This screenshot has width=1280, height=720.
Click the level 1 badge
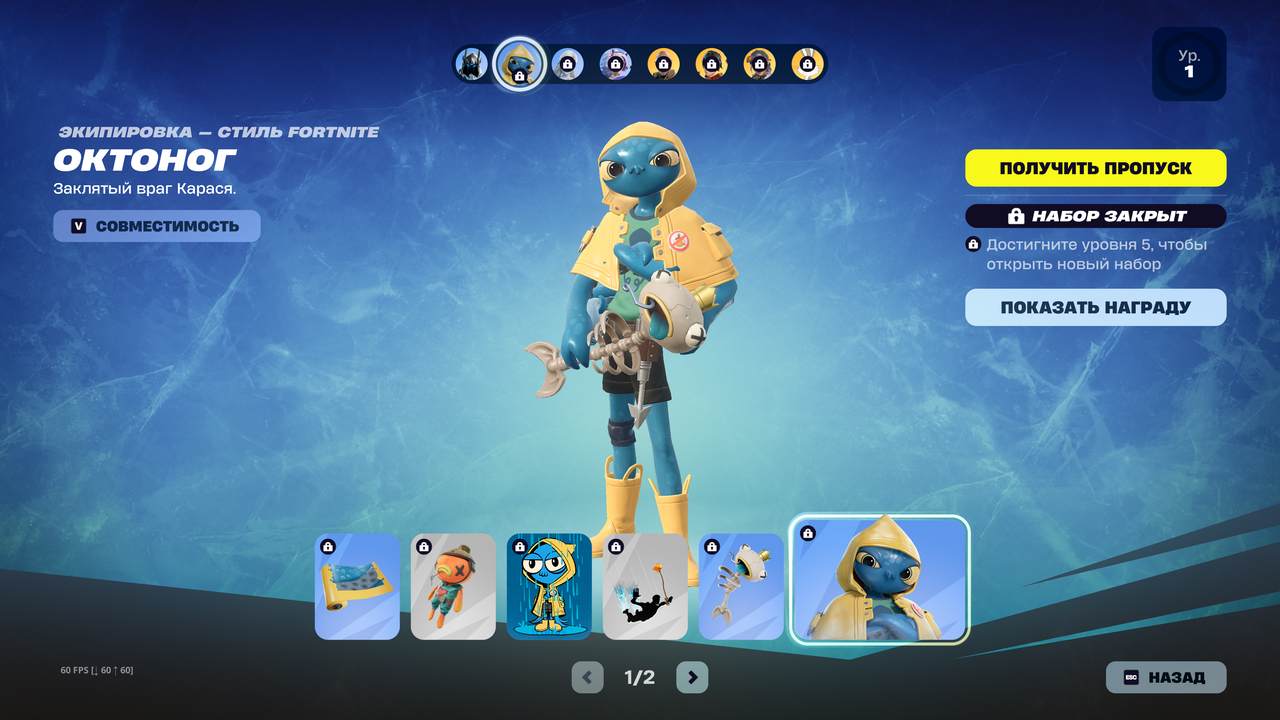(1188, 64)
